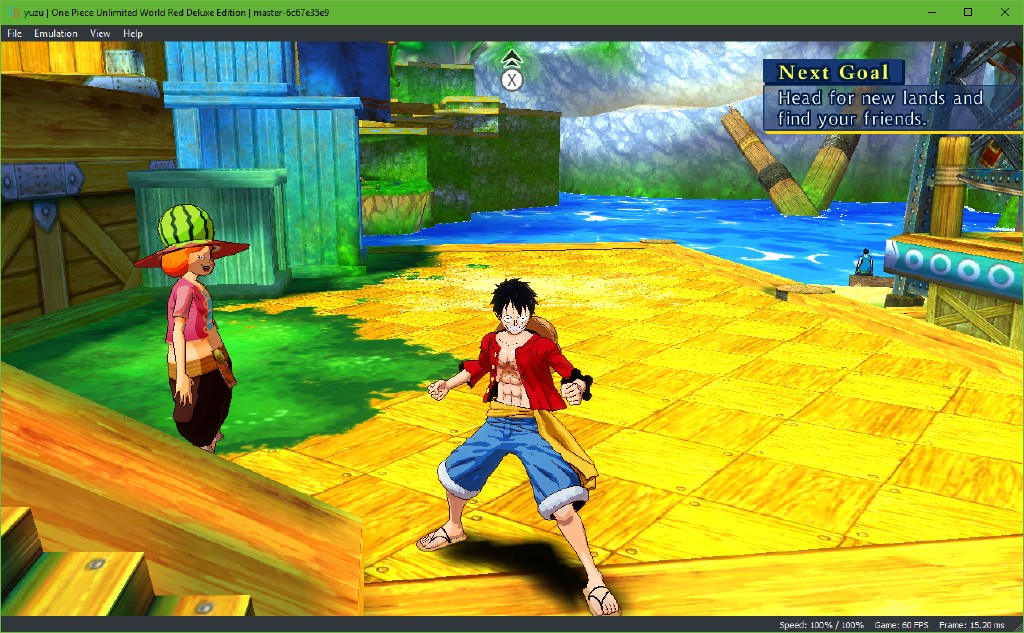The height and width of the screenshot is (633, 1024).
Task: Maximize the yuzu window
Action: [x=968, y=12]
